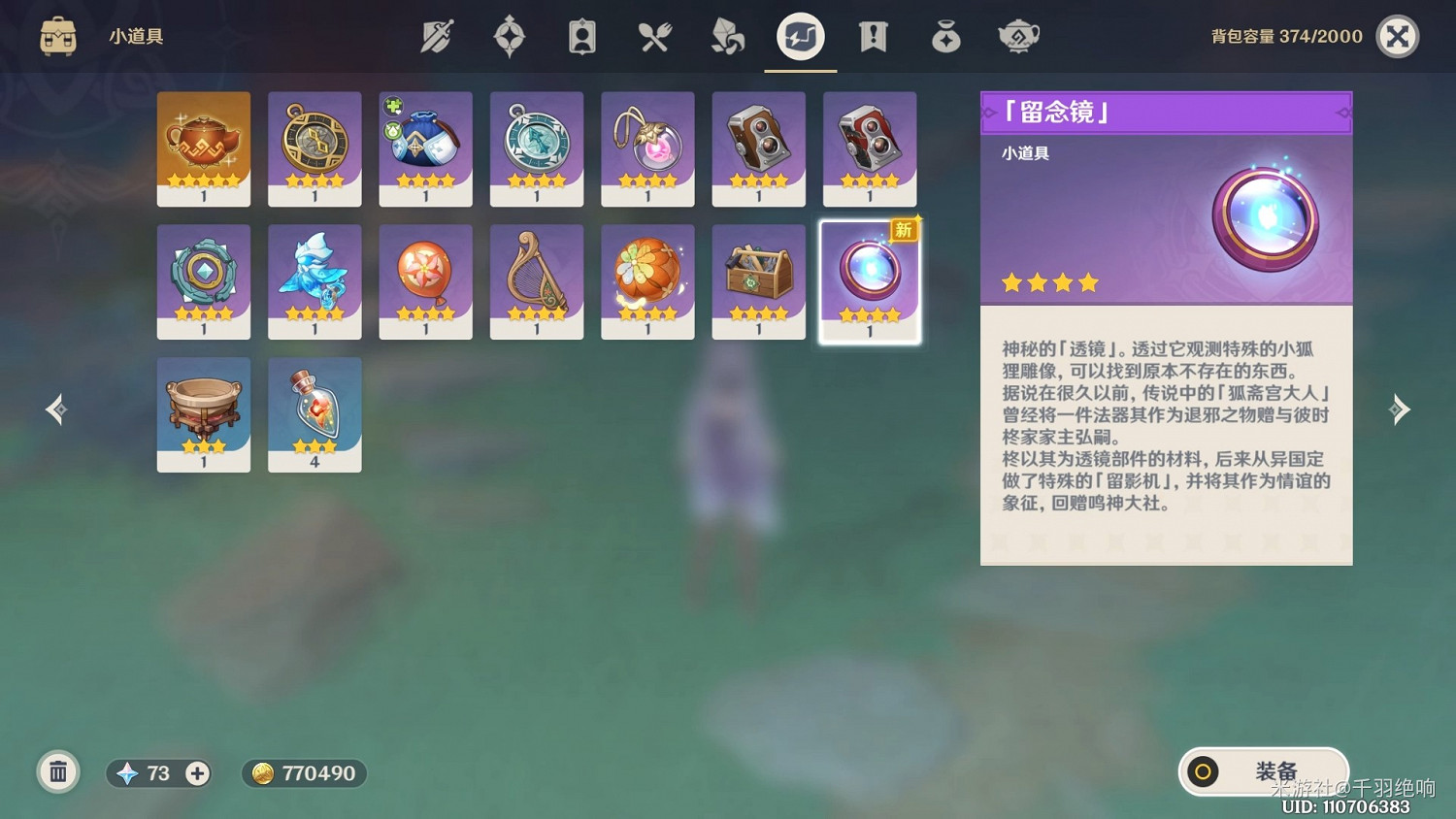Click the Mora currency display

(x=304, y=773)
